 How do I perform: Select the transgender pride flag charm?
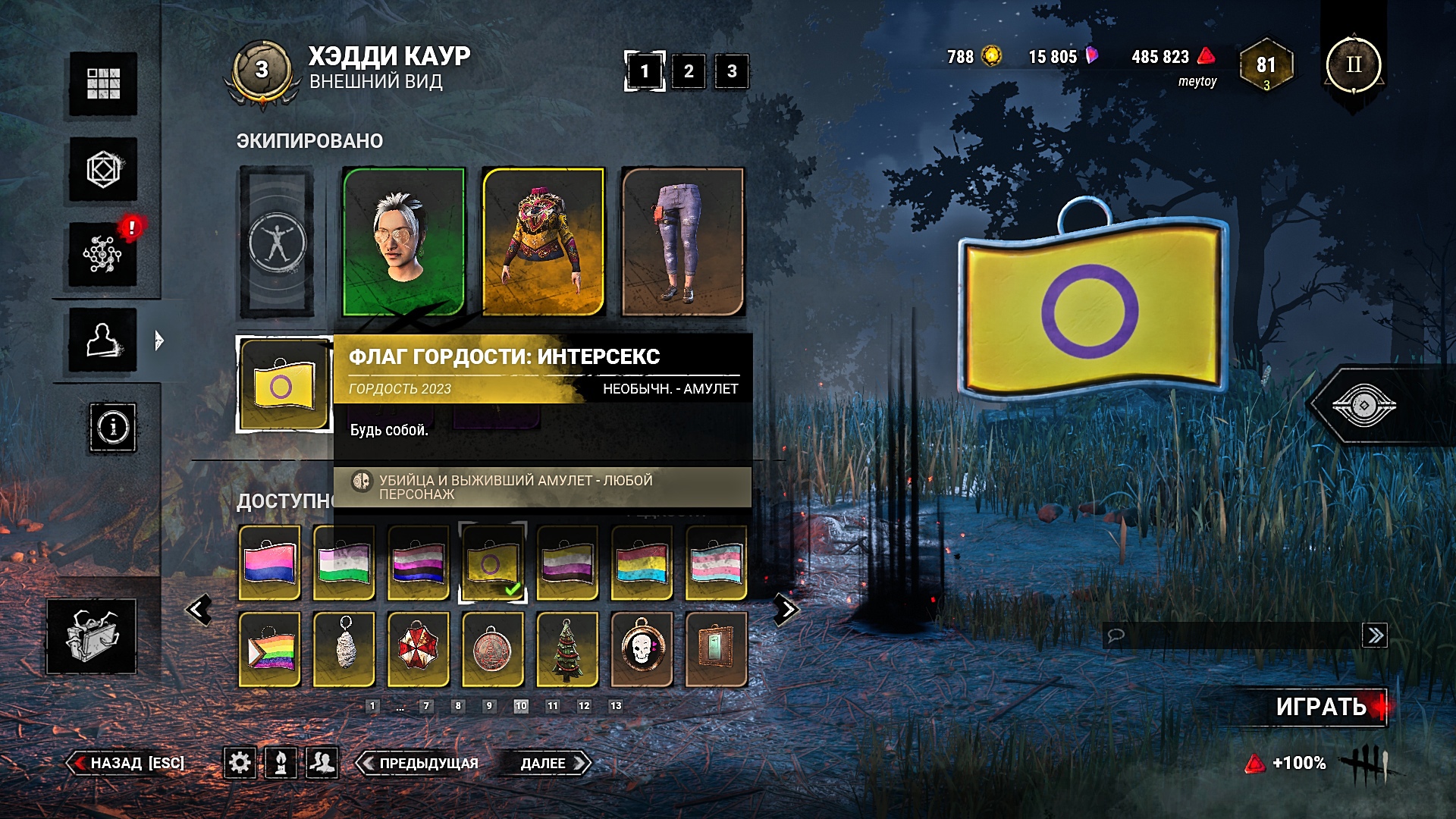tap(716, 563)
